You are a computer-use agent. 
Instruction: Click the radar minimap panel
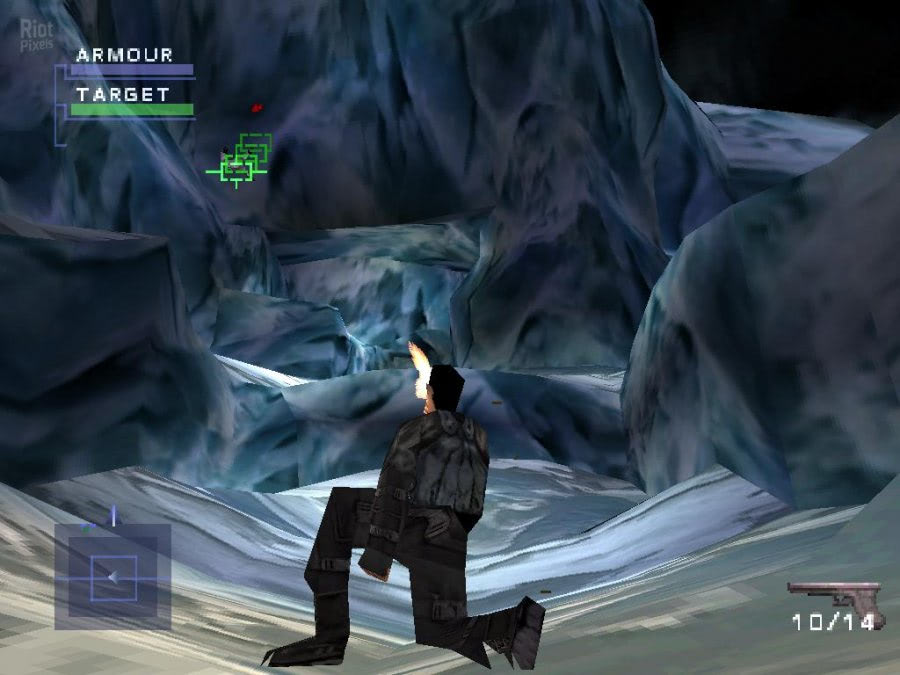112,577
